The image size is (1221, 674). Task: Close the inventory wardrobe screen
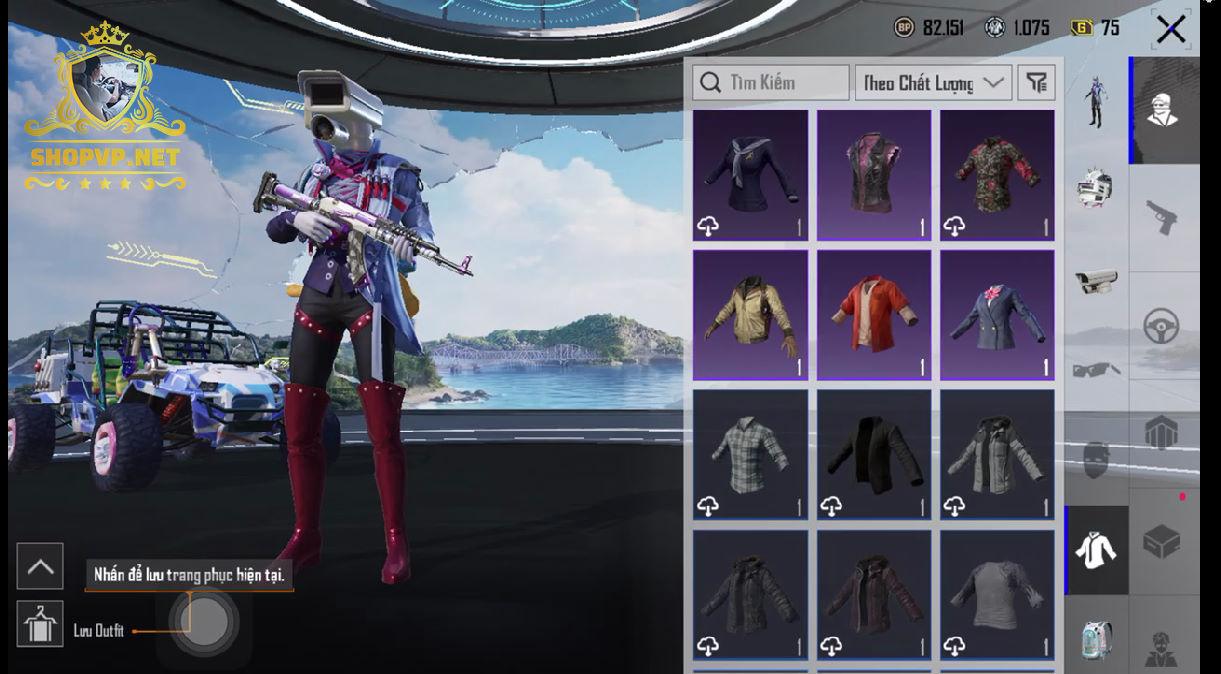(x=1170, y=29)
